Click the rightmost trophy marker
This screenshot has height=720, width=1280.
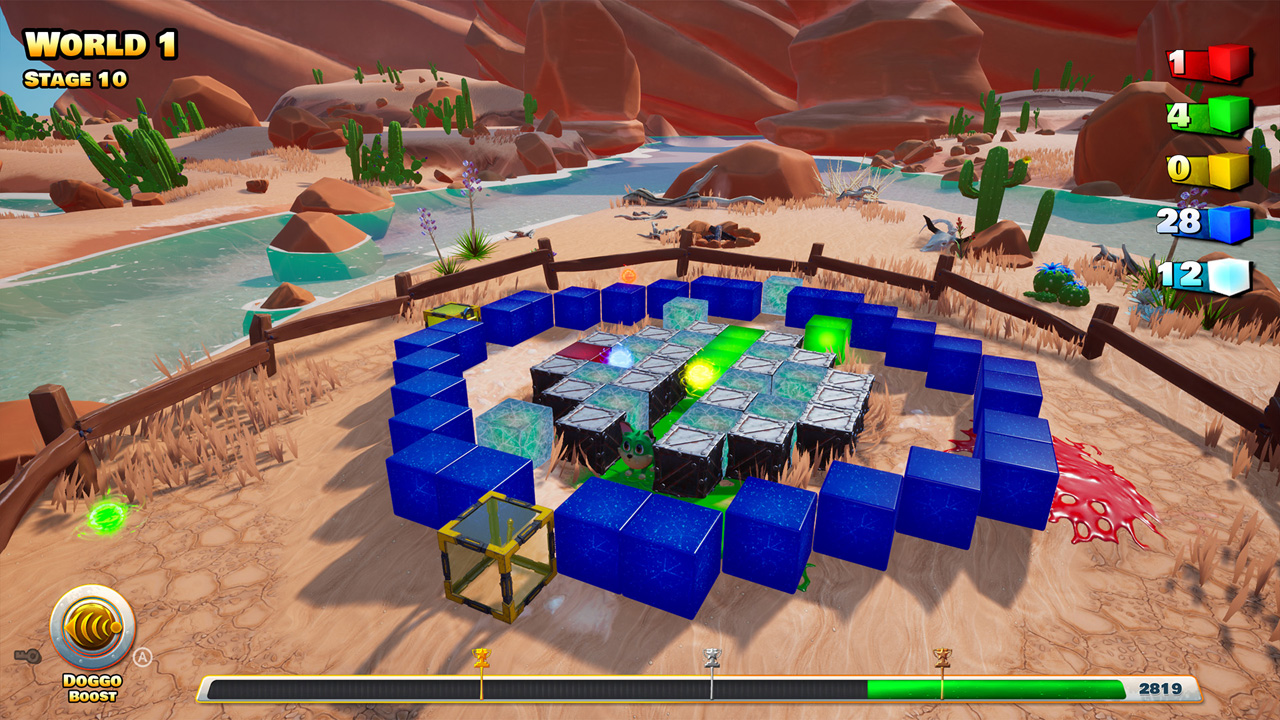click(943, 656)
